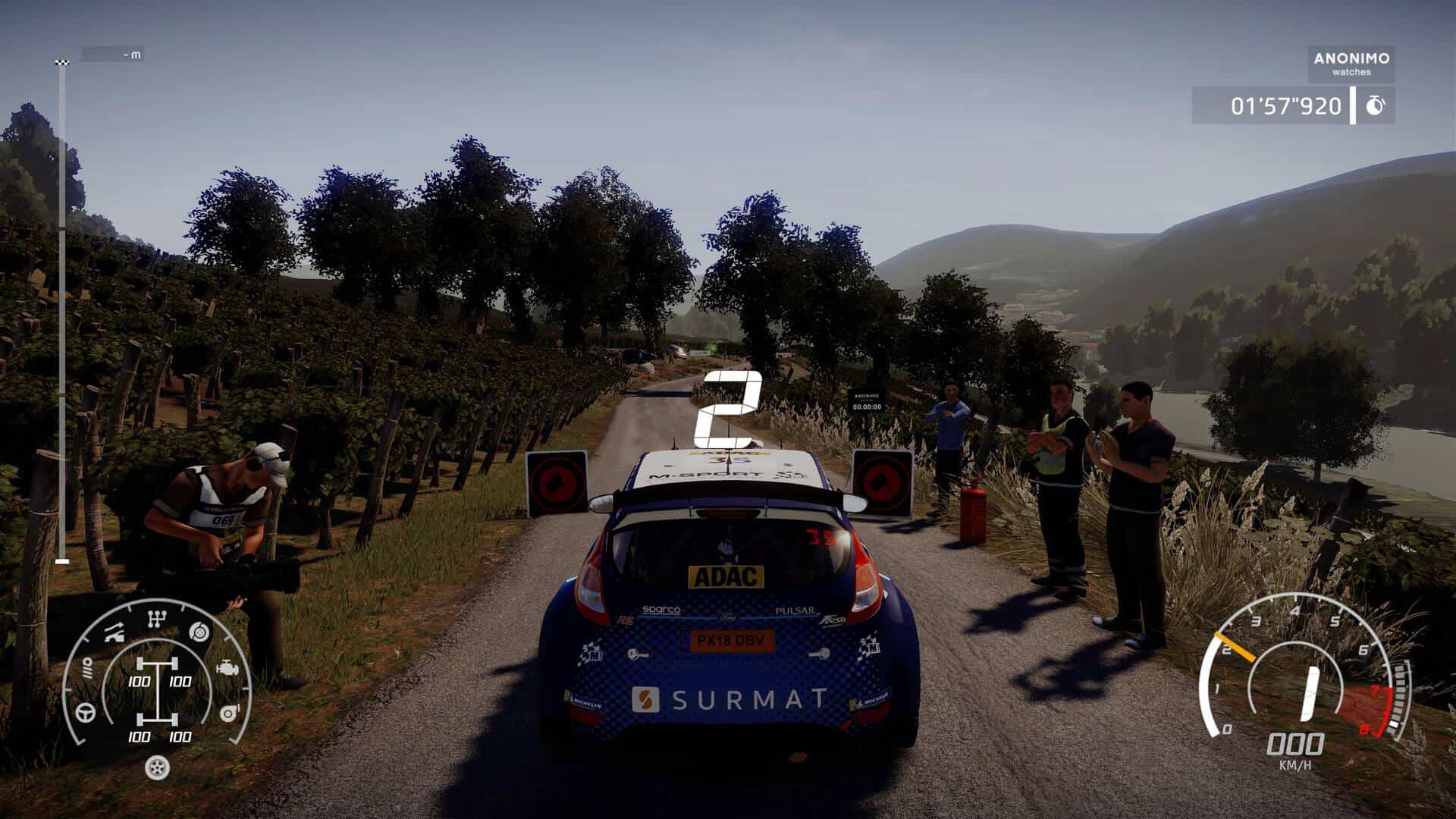Click the stopwatch icon beside the timer
This screenshot has height=819, width=1456.
1374,106
